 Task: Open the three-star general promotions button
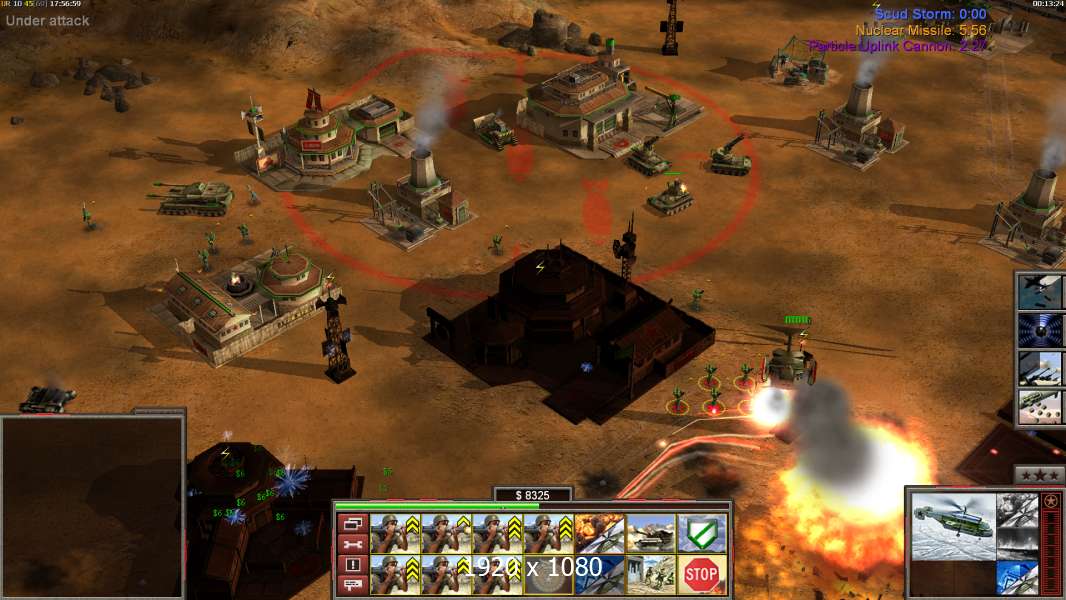point(1039,475)
